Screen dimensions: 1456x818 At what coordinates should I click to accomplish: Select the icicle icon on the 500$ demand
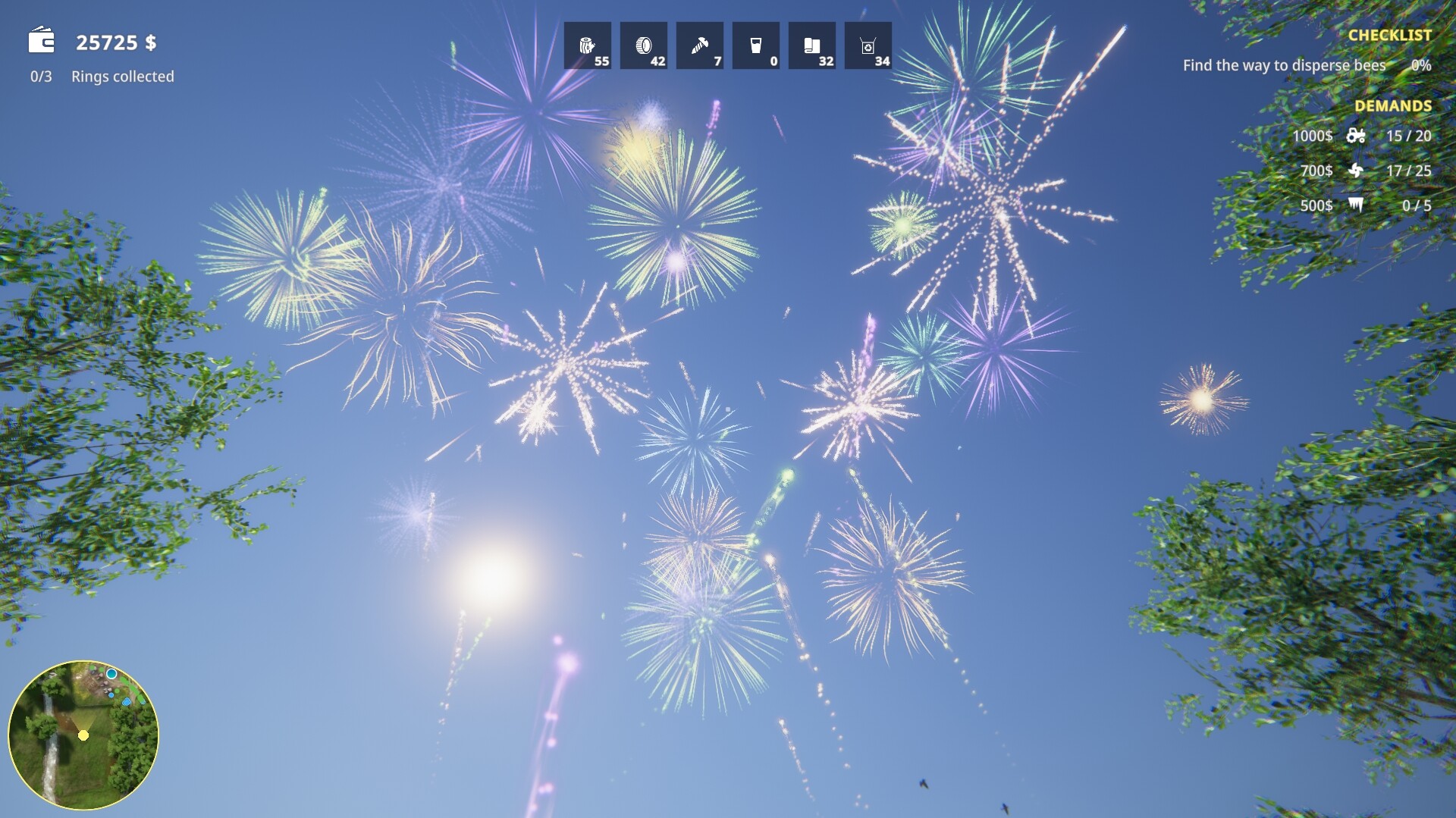tap(1356, 205)
